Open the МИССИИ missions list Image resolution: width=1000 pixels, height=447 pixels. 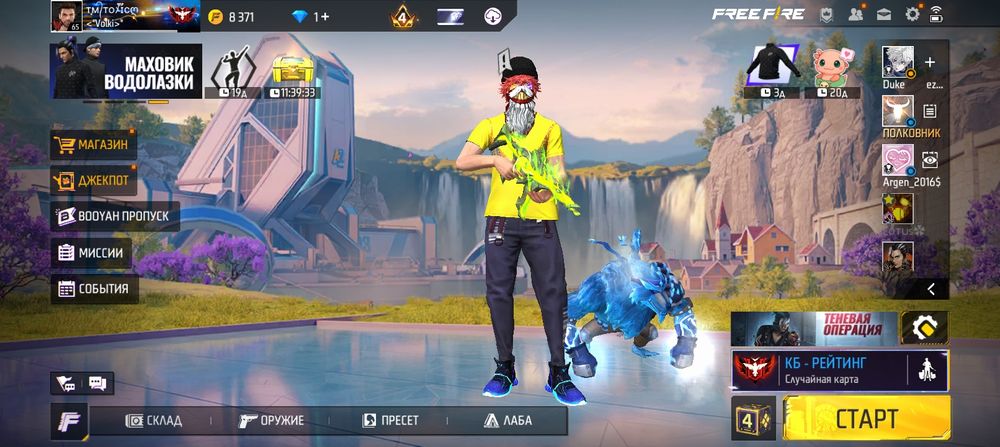pyautogui.click(x=92, y=253)
